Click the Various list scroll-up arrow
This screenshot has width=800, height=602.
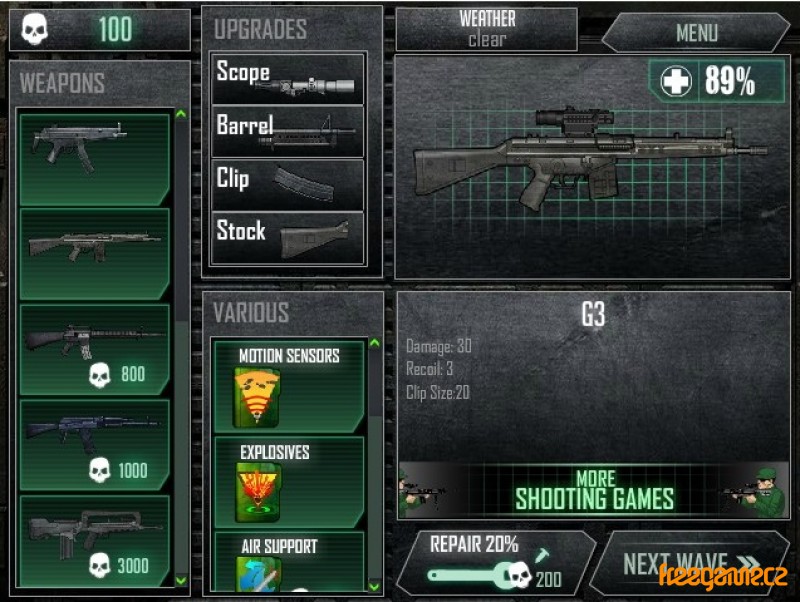375,344
